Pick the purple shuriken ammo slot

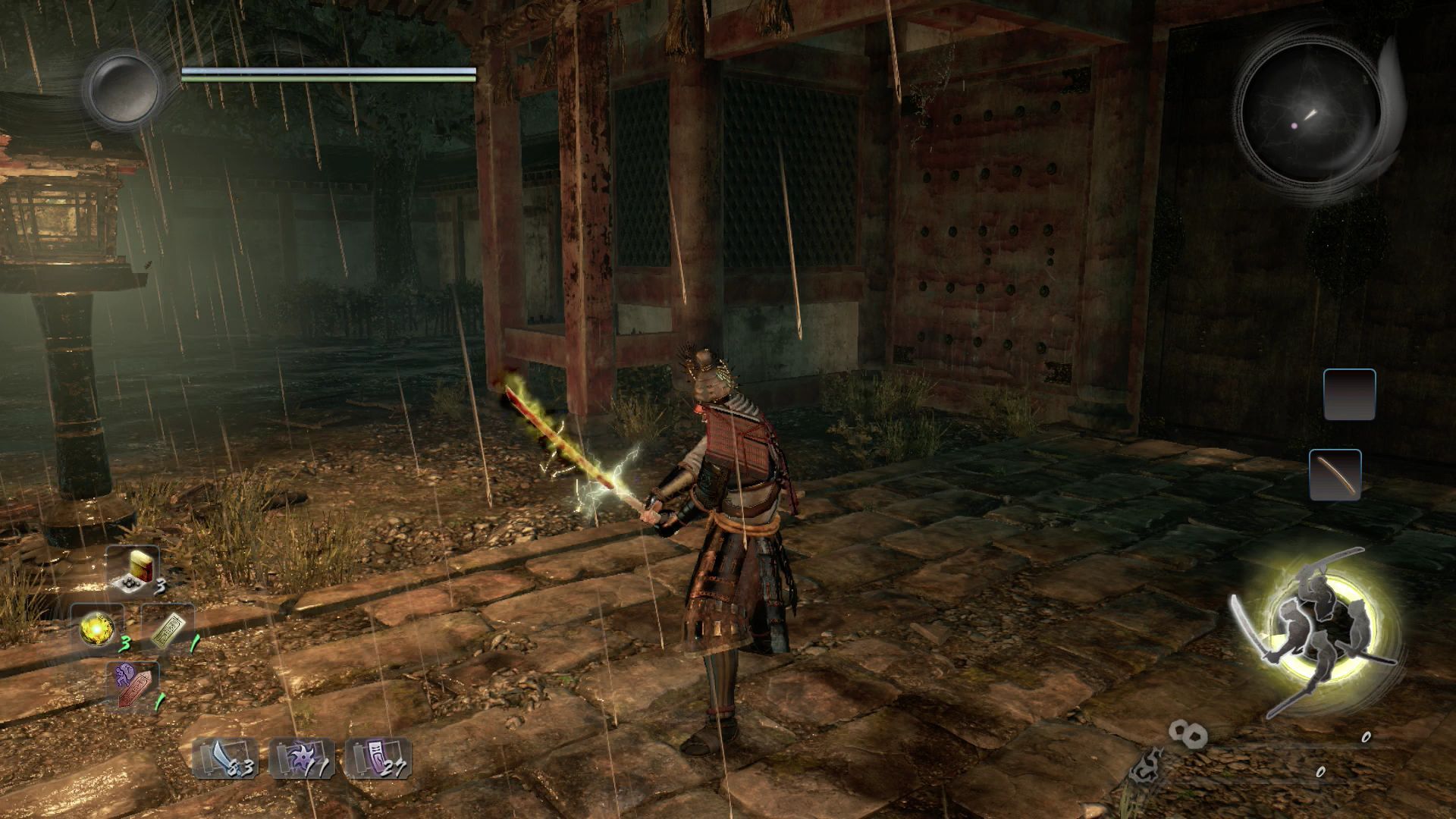pos(301,758)
